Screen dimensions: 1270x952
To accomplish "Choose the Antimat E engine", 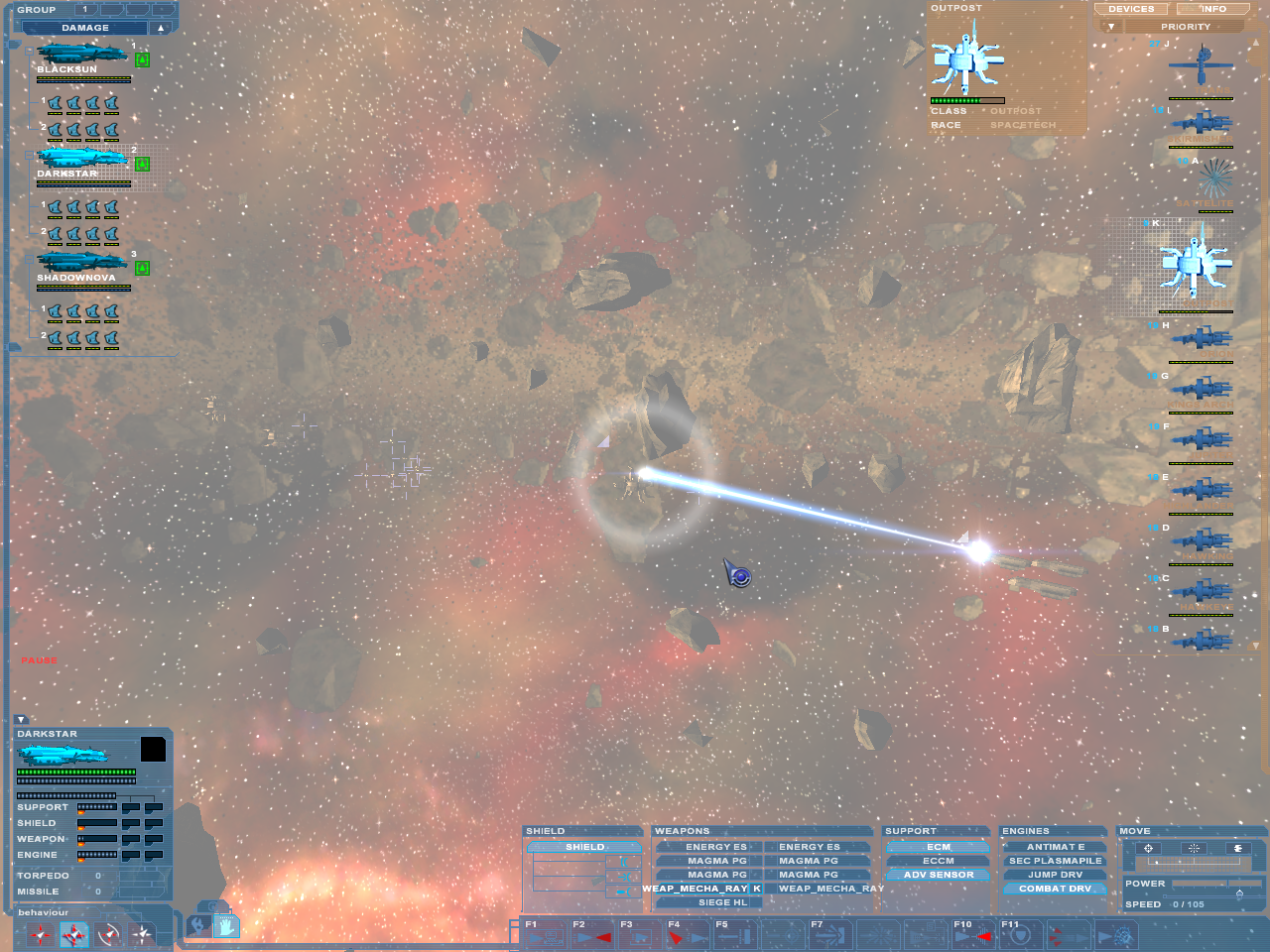I will [x=1055, y=847].
